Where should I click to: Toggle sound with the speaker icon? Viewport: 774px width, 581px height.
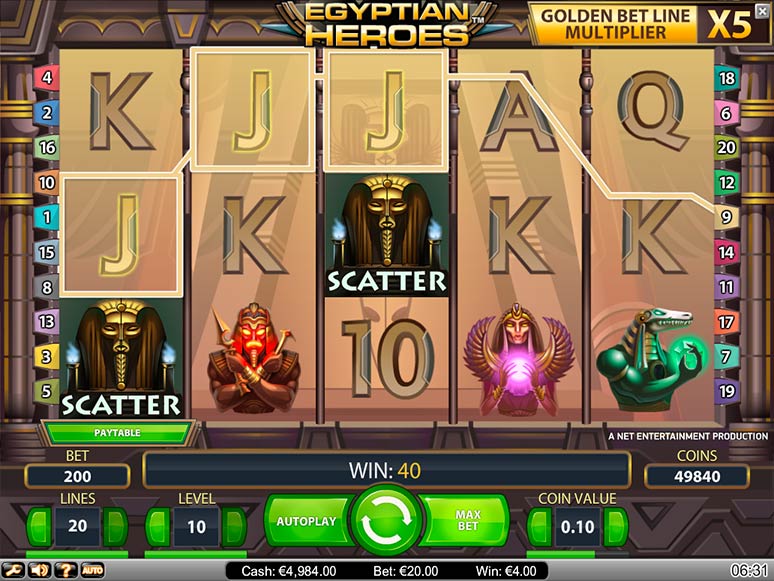40,570
